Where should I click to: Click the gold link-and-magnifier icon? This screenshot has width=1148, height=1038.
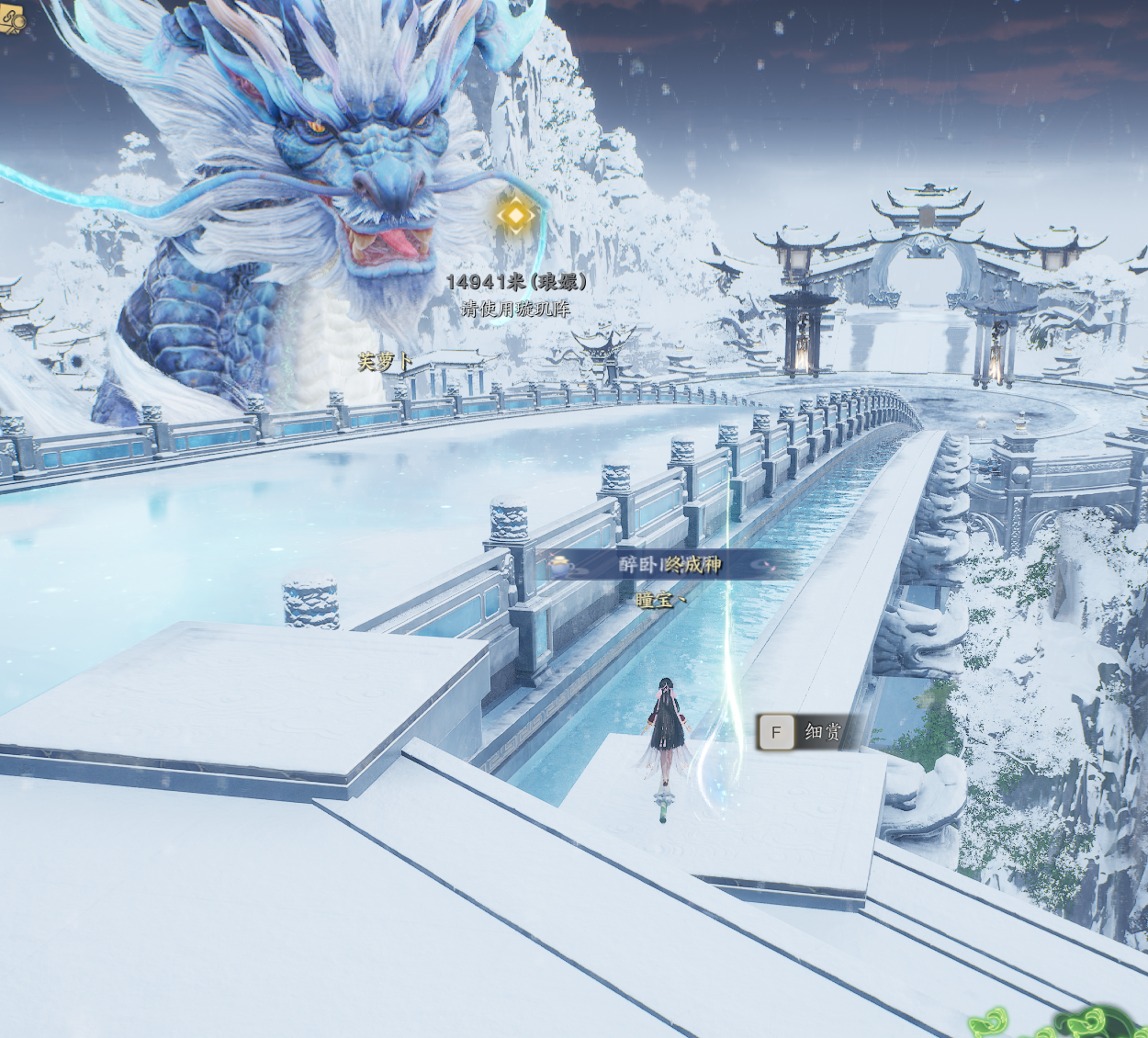11,18
